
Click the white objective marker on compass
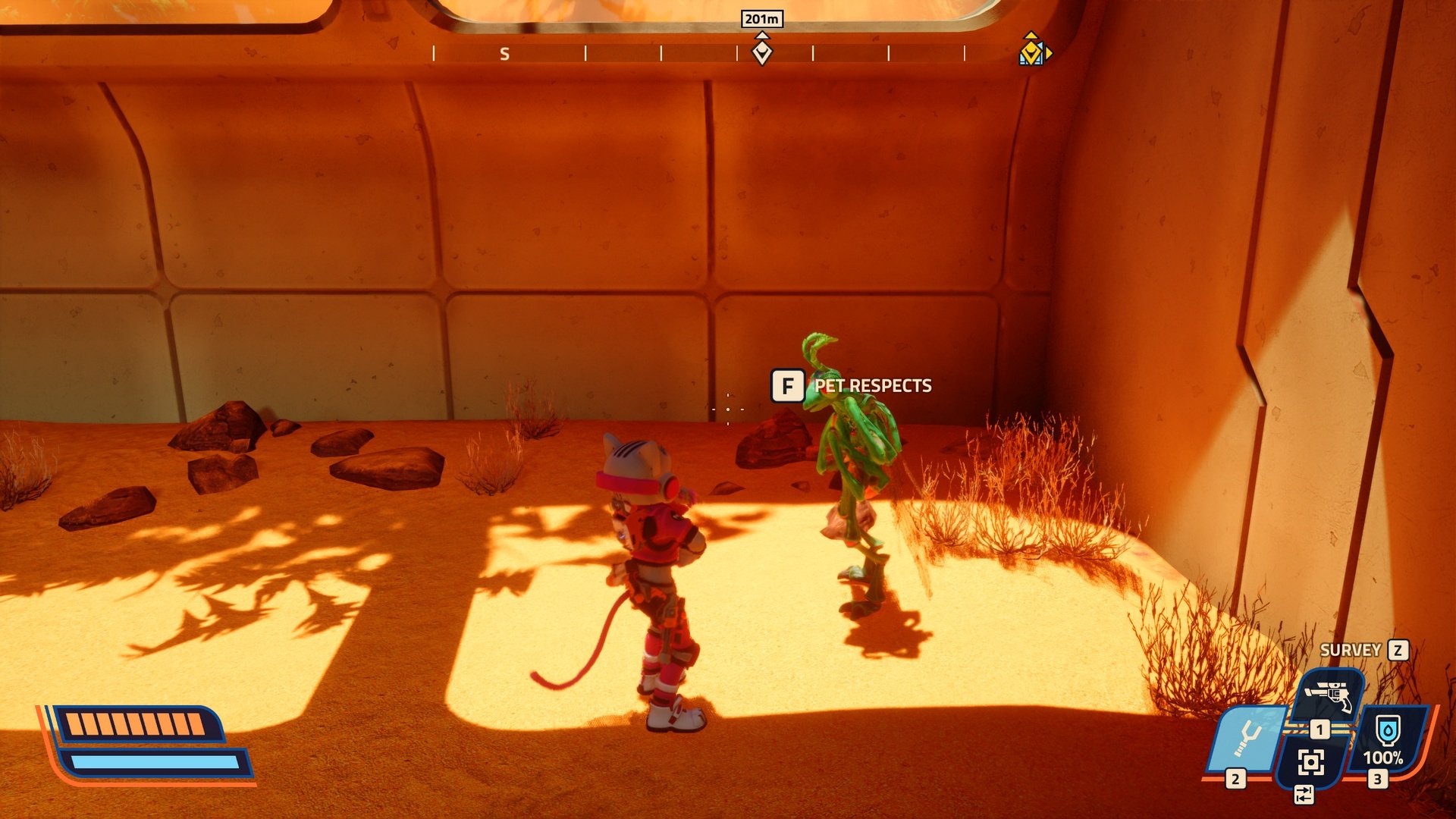[761, 52]
